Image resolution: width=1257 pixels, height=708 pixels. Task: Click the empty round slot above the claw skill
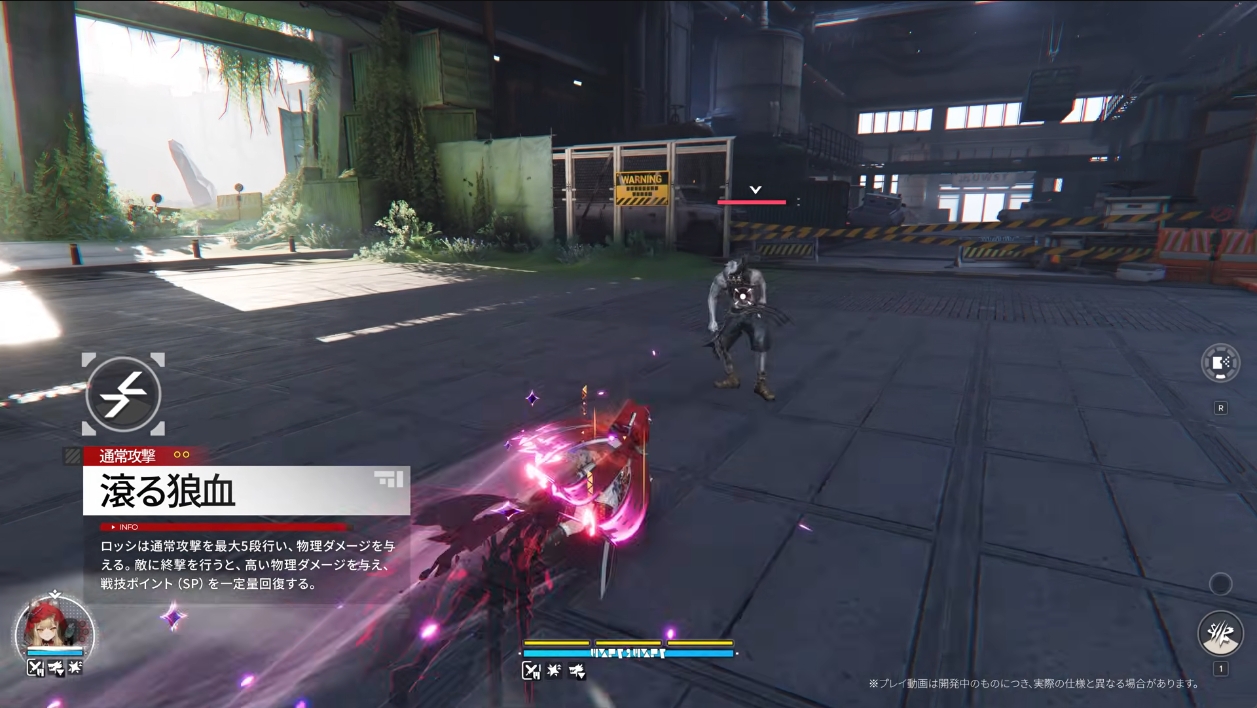click(x=1220, y=583)
